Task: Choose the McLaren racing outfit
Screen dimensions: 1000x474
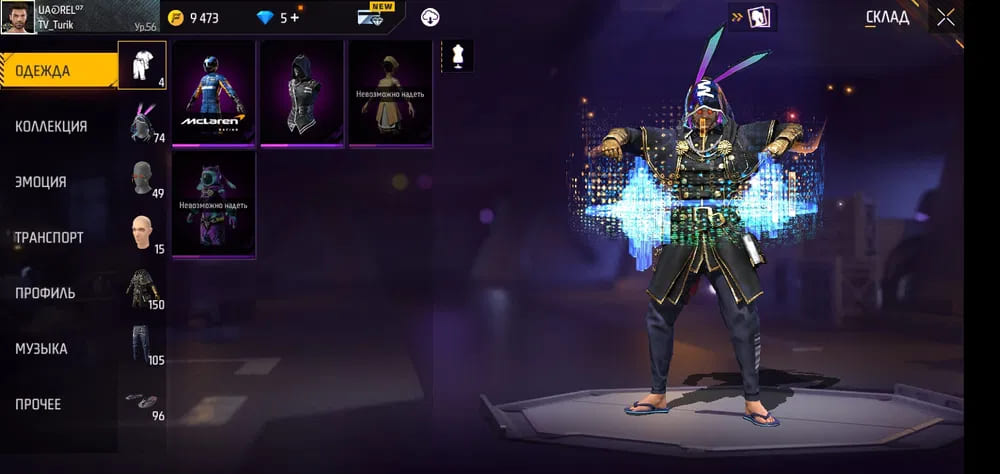Action: [x=213, y=93]
